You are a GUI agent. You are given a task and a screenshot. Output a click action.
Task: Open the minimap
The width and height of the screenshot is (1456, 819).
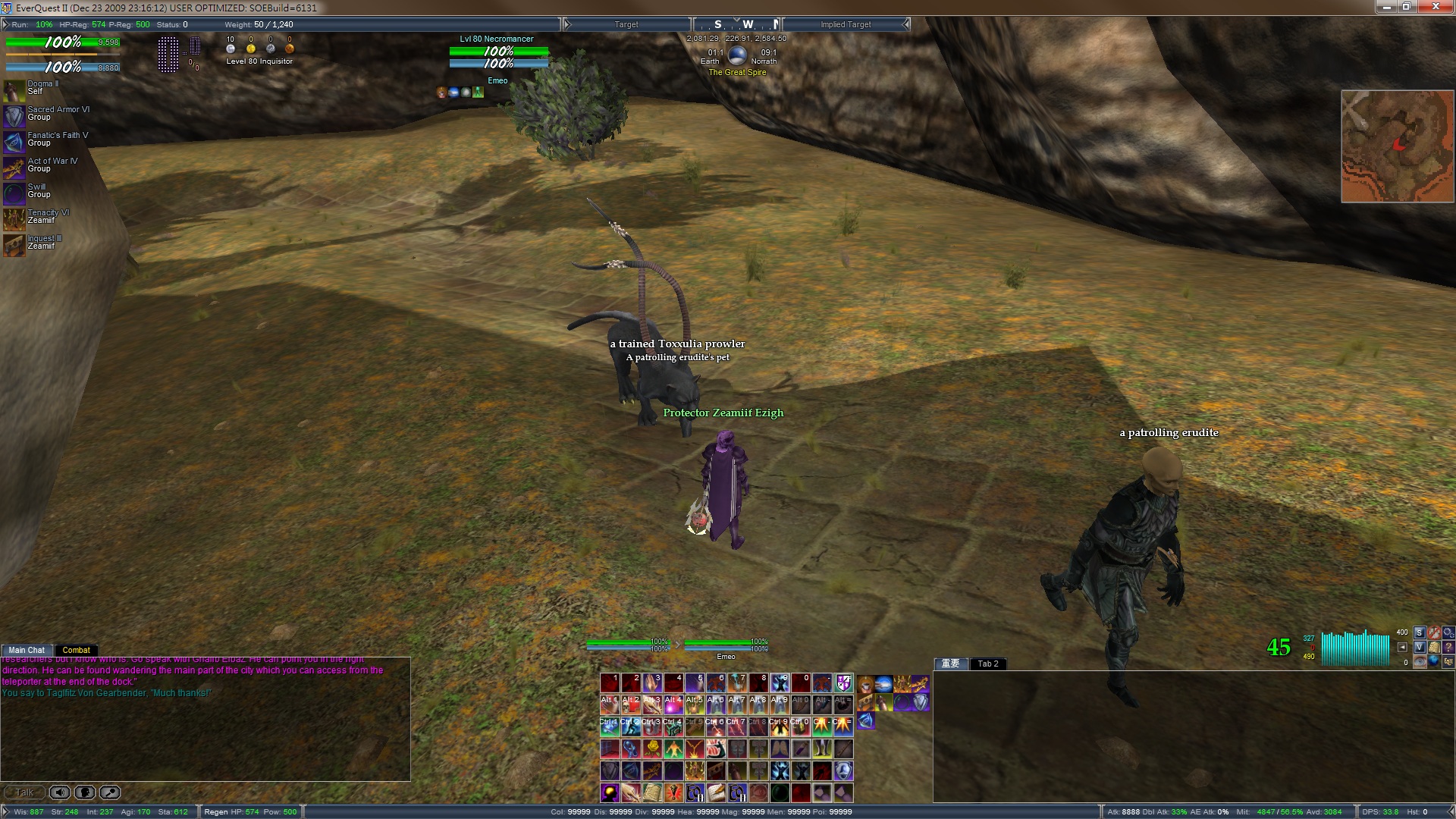point(1397,146)
